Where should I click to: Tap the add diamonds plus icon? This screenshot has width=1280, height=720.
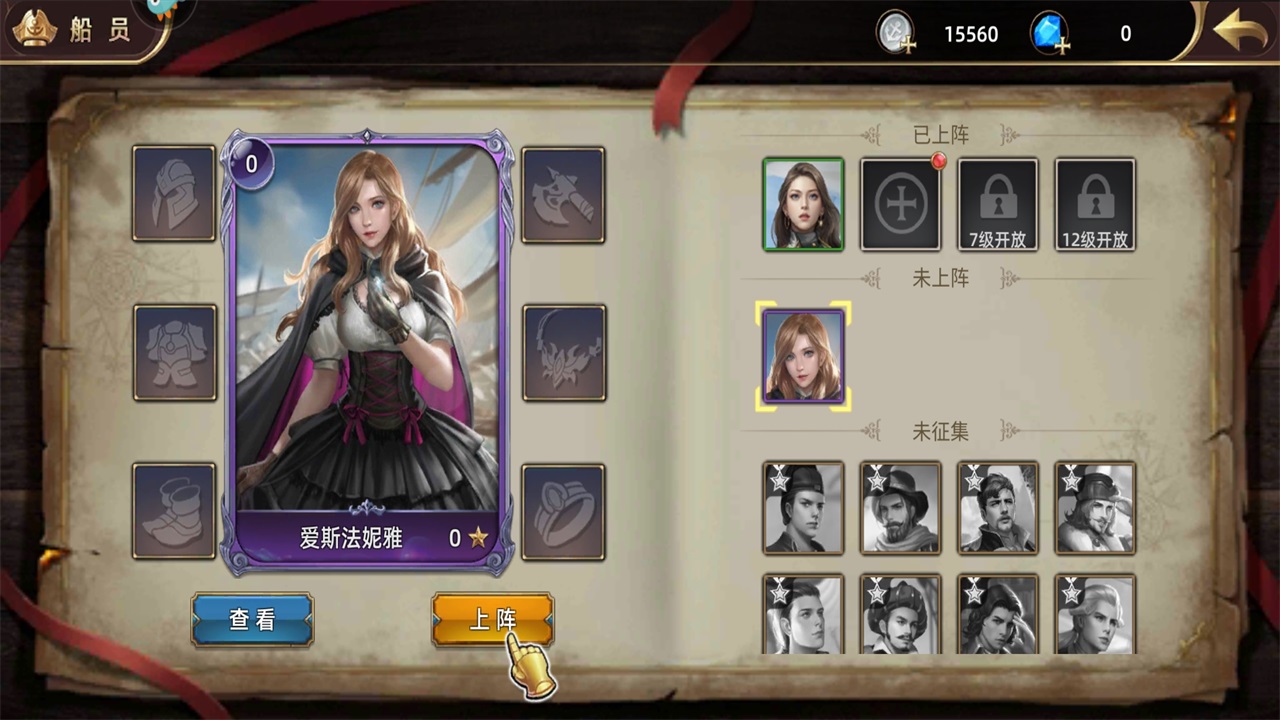click(1064, 44)
